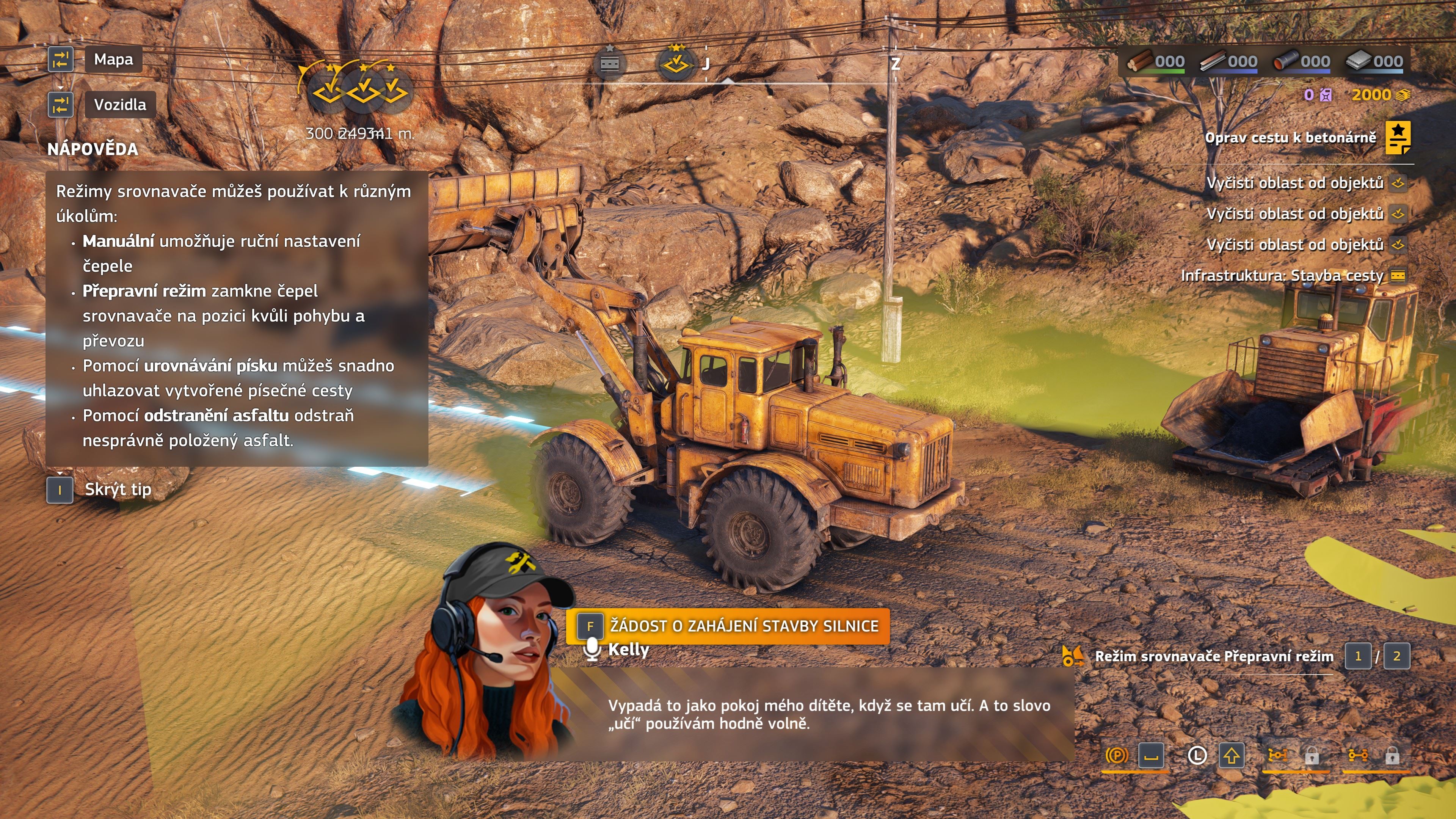Viewport: 1456px width, 819px height.
Task: Click the money balance 2000 icon
Action: tap(1403, 95)
